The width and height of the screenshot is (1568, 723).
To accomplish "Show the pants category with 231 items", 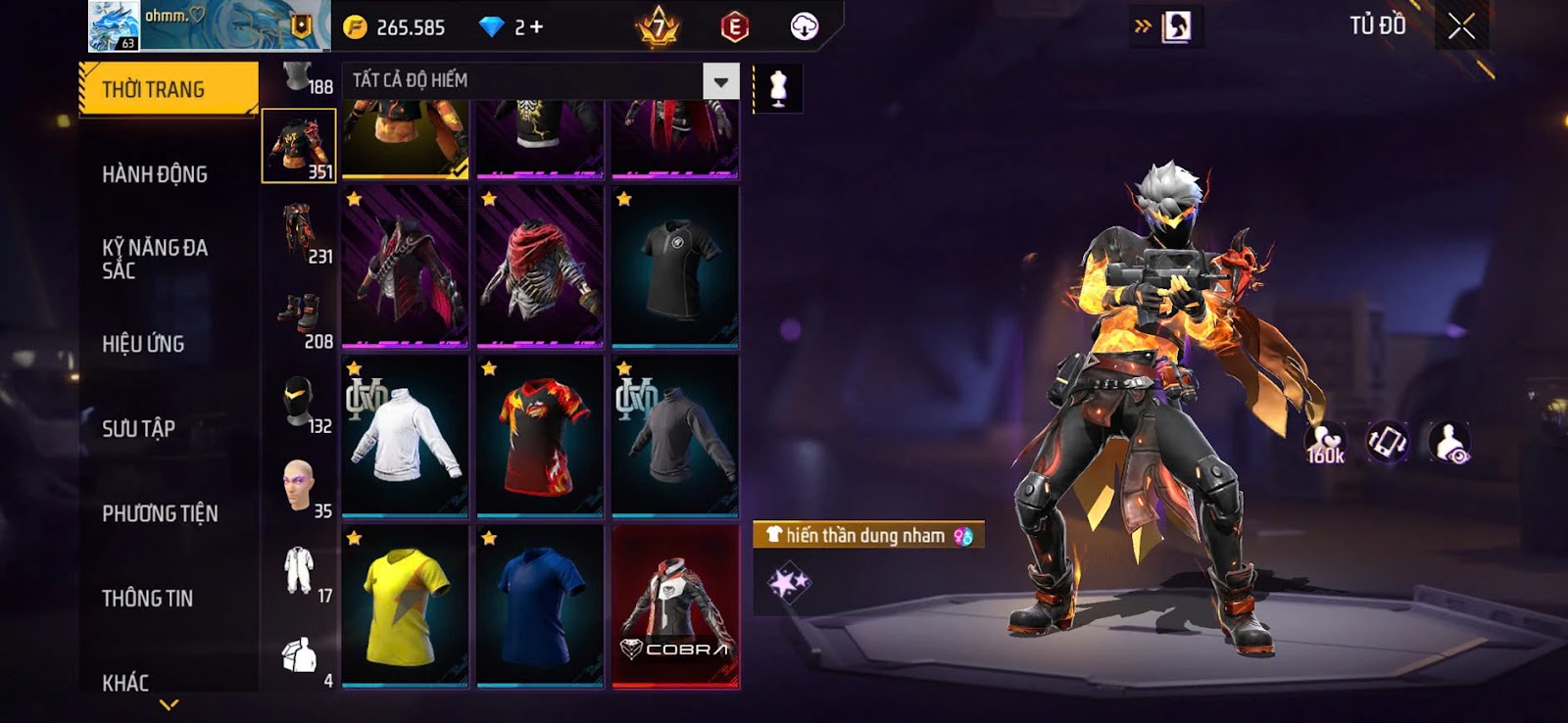I will tap(299, 232).
